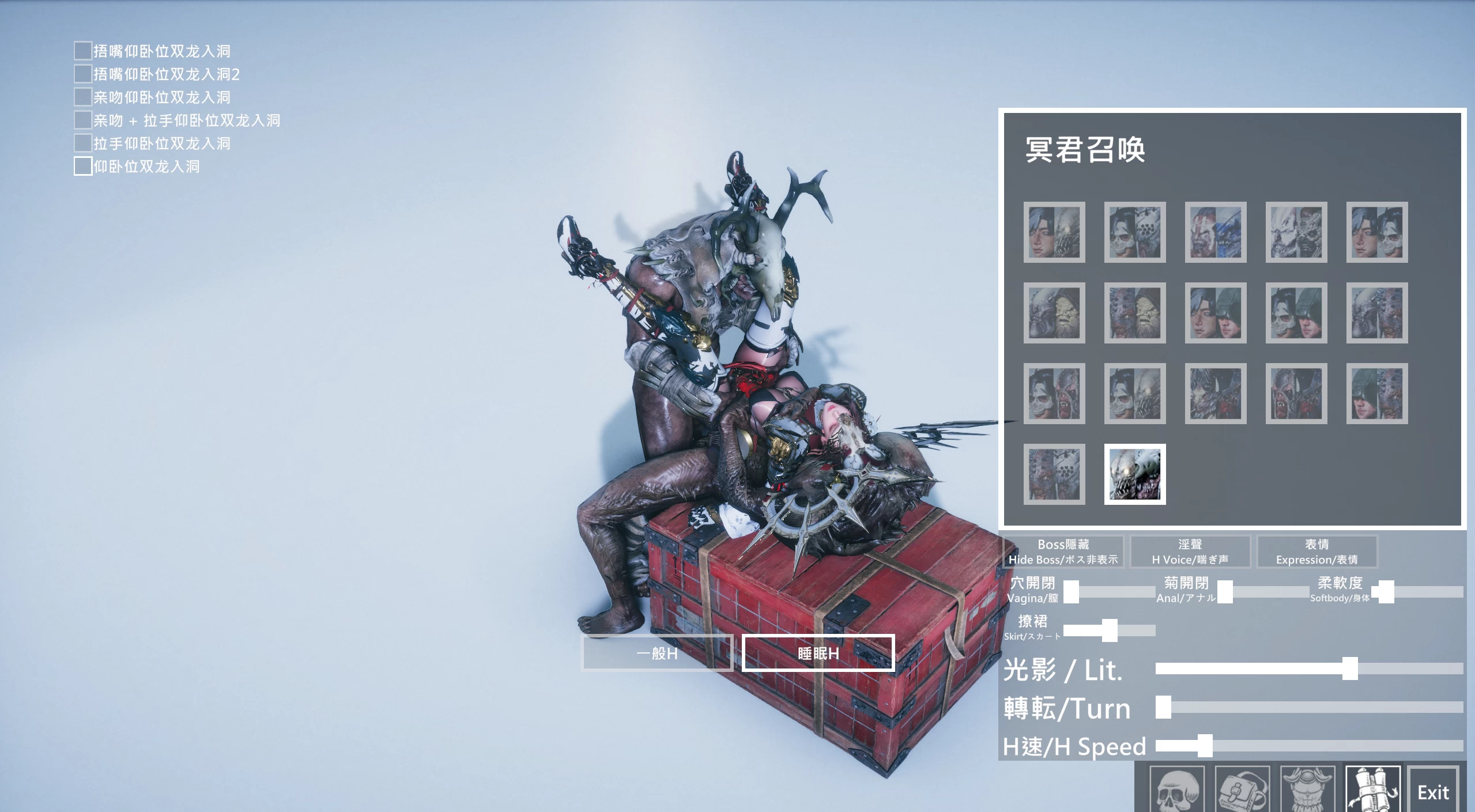Tick the checkbox labeled 亲吻 + 拉手

pos(83,120)
